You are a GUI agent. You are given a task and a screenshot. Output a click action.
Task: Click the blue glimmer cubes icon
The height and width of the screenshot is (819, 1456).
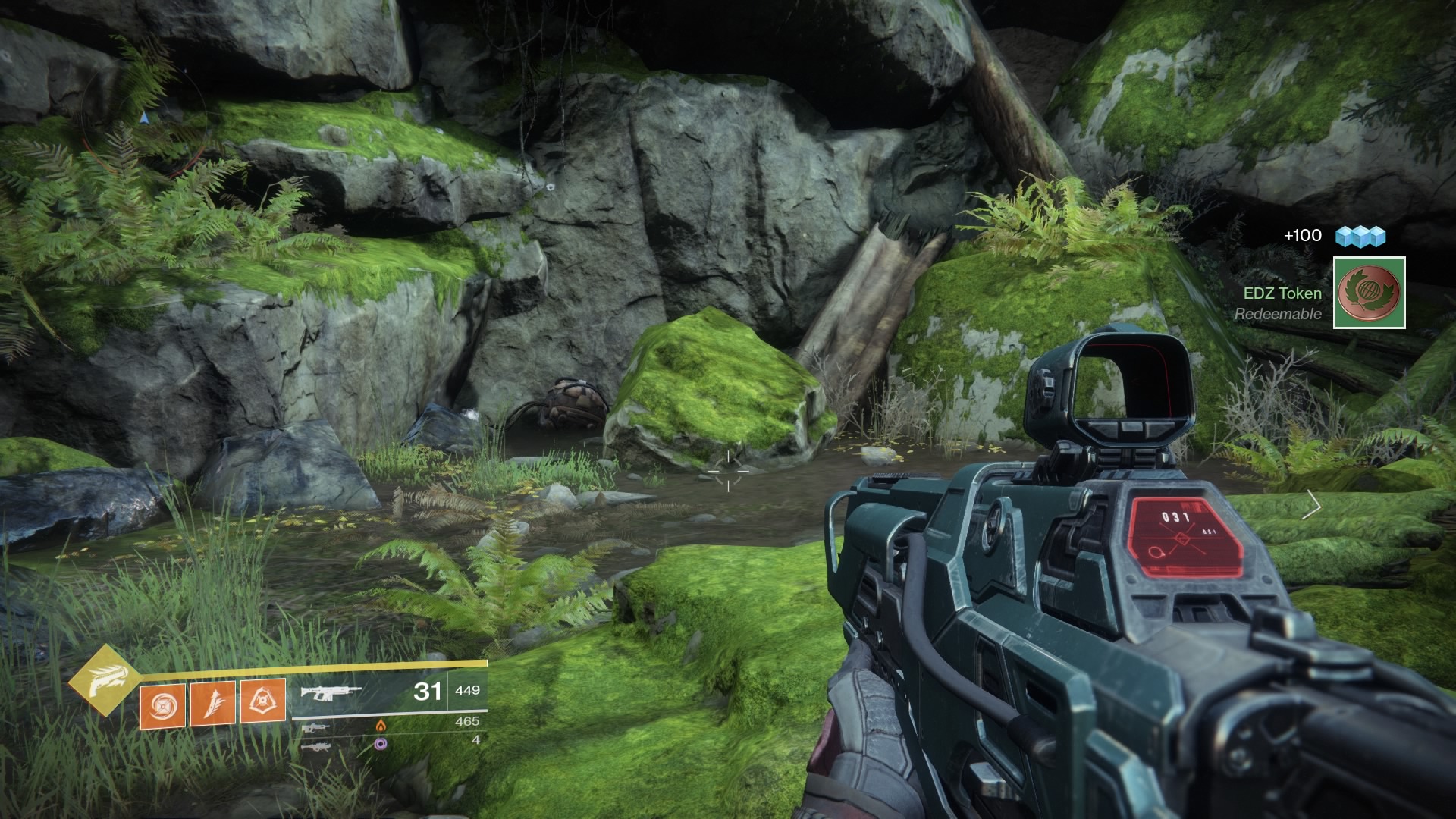click(x=1360, y=237)
